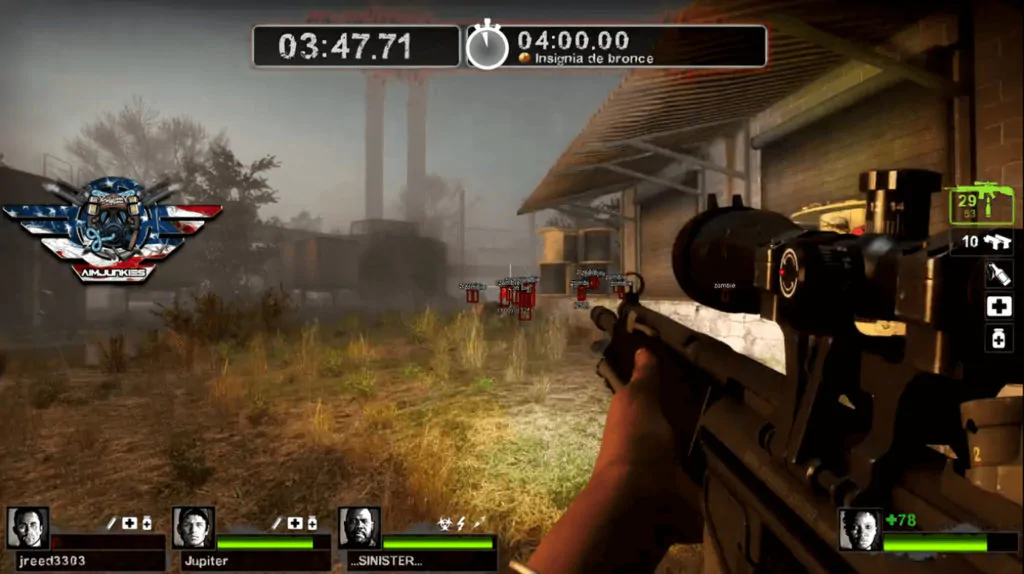Viewport: 1024px width, 574px height.
Task: Click jreed3303's teammate portrait
Action: [x=27, y=527]
